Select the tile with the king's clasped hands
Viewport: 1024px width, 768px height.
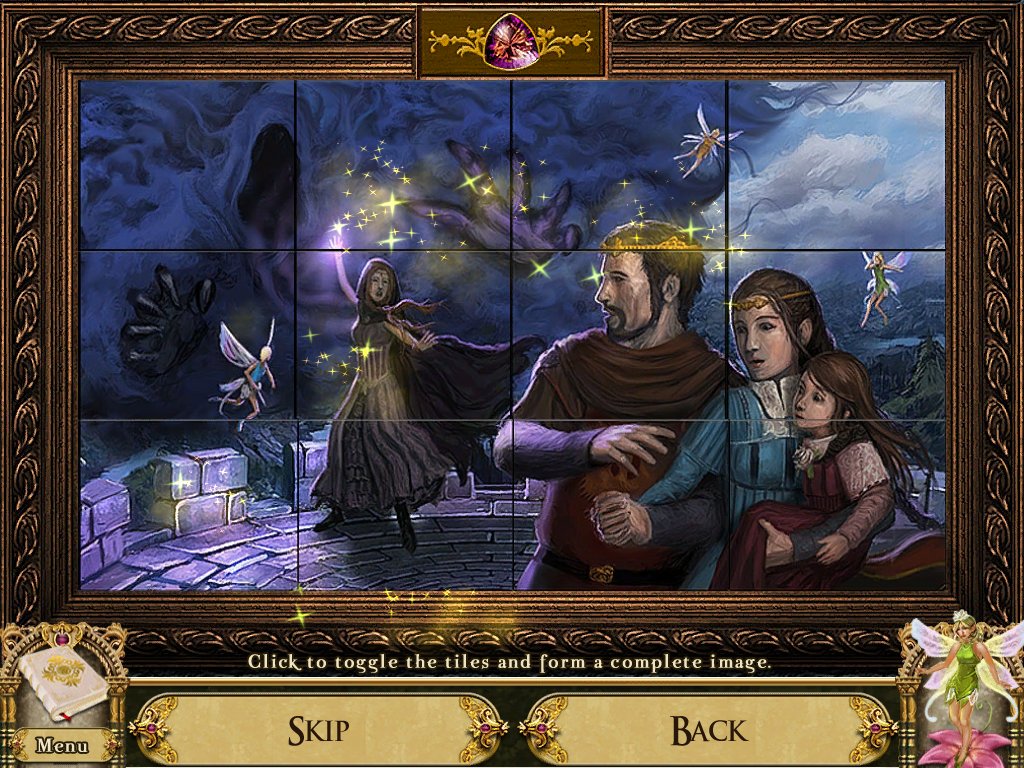[620, 505]
